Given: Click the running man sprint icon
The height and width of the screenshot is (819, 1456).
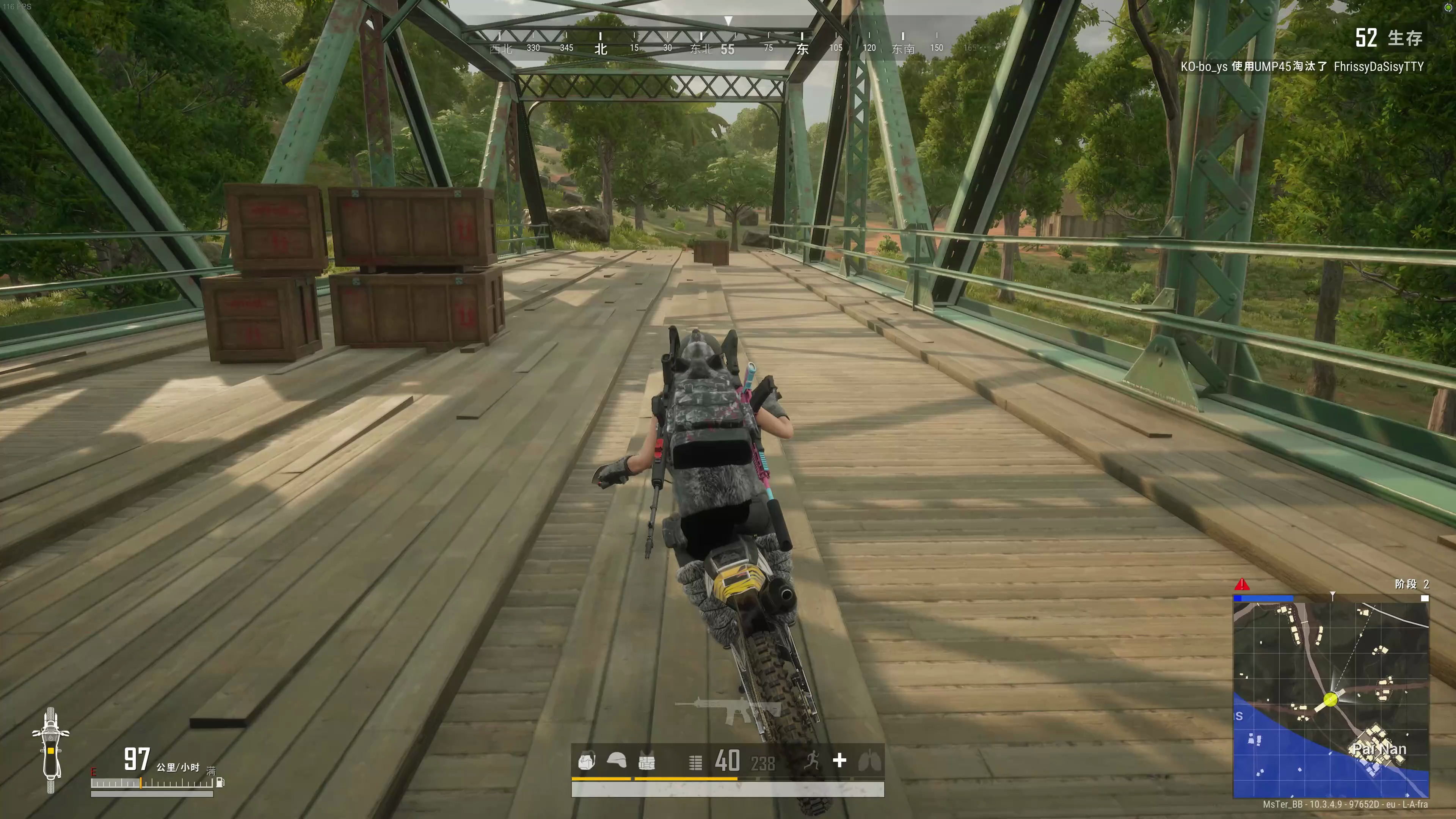Looking at the screenshot, I should coord(812,760).
